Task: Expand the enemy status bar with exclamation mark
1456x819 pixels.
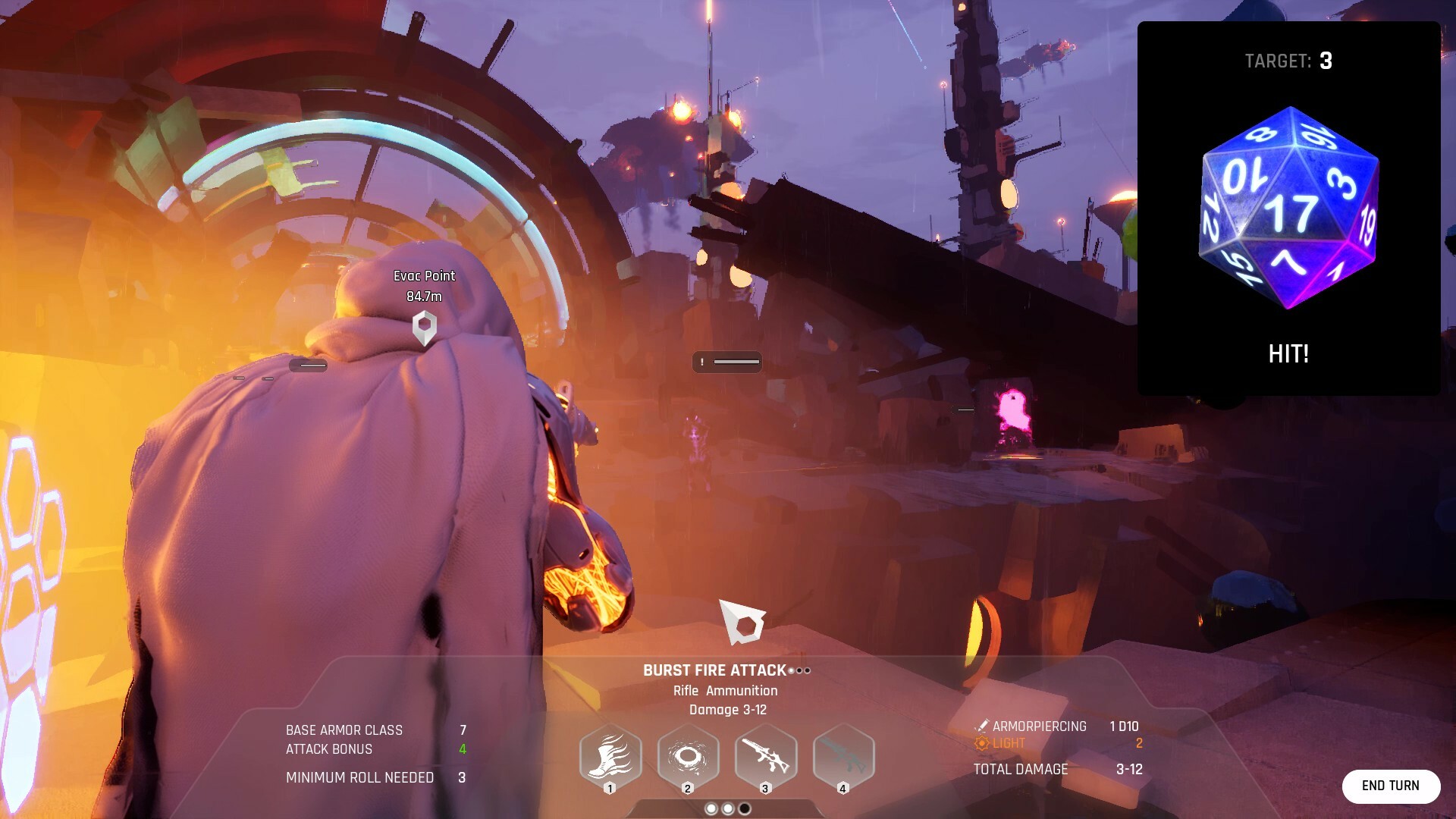Action: click(x=702, y=362)
